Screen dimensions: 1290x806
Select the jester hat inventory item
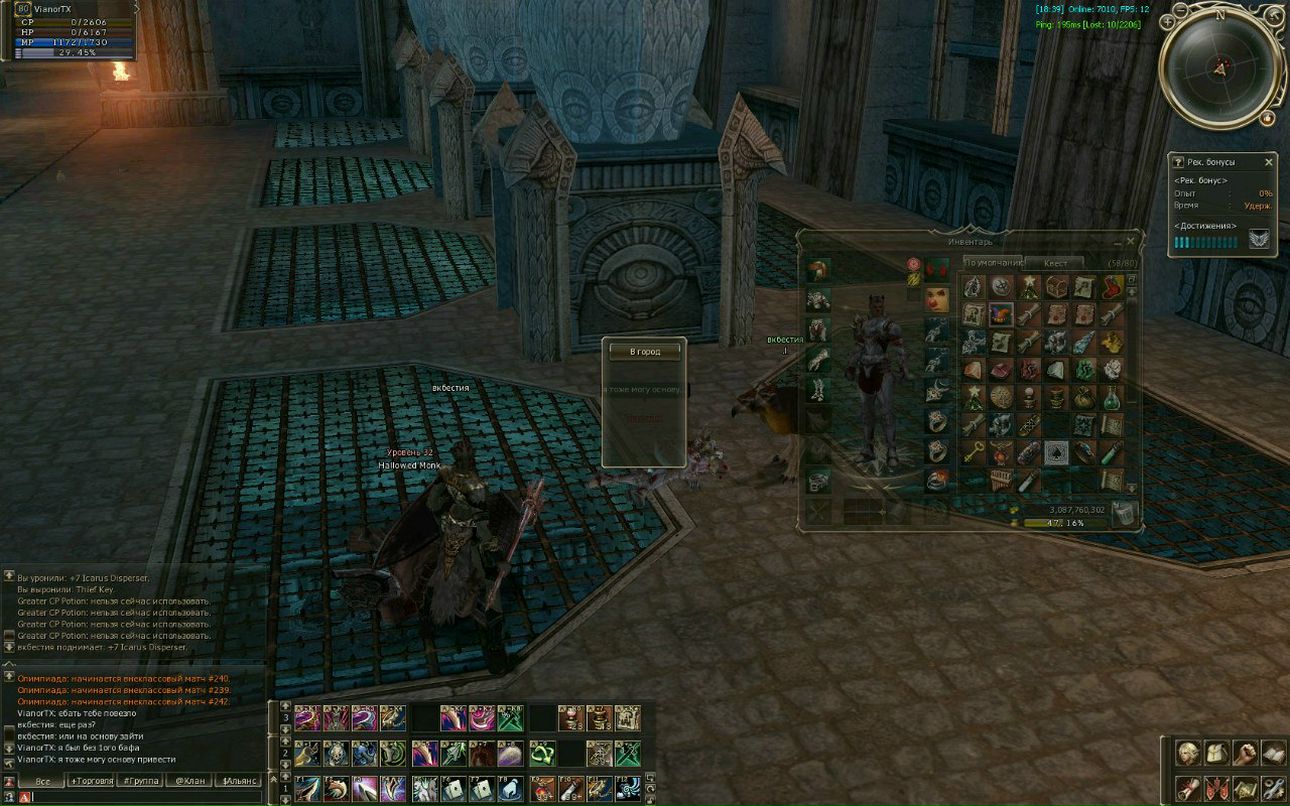coord(1001,315)
